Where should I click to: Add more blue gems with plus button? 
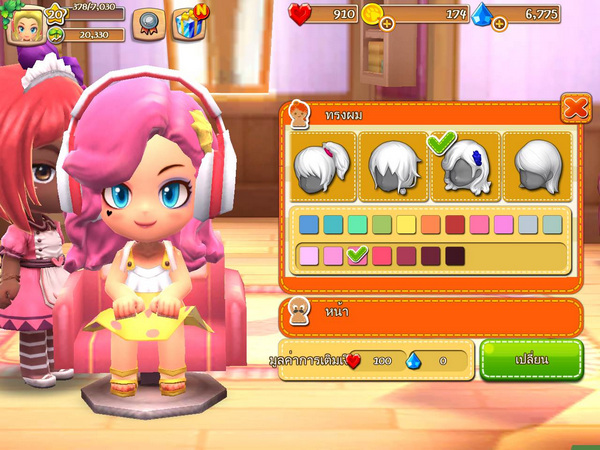point(499,23)
